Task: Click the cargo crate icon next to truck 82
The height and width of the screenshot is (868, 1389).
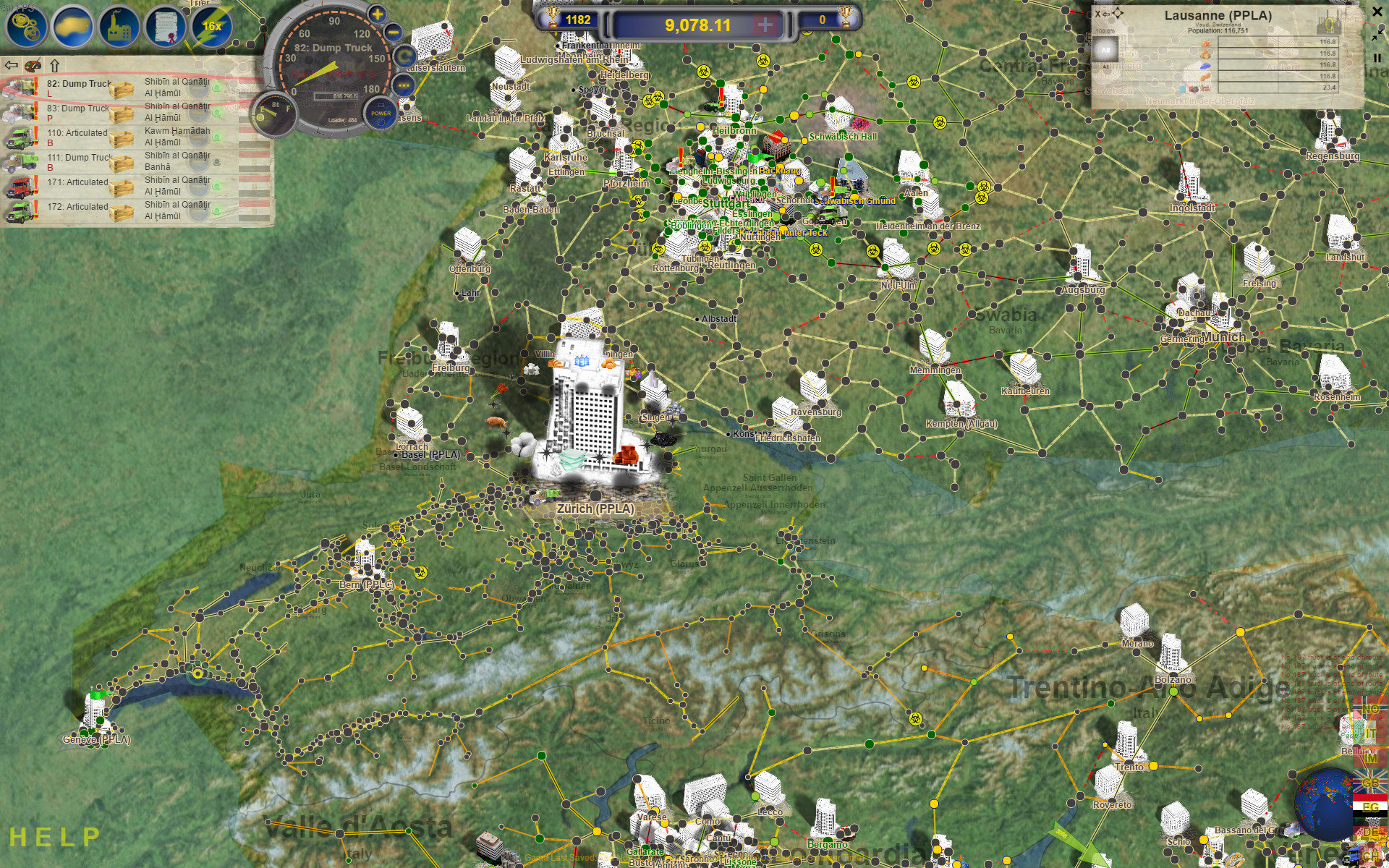Action: (x=122, y=90)
